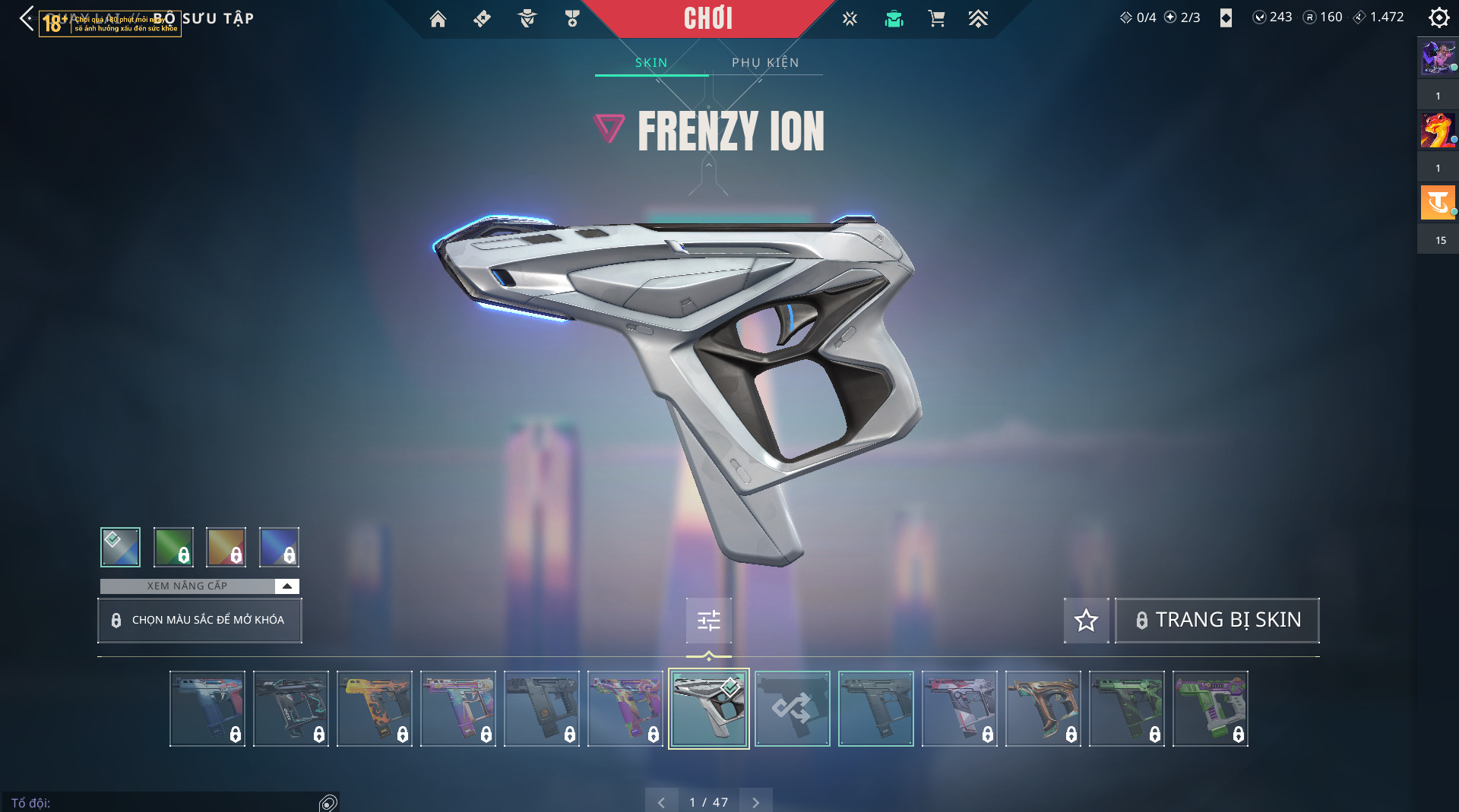This screenshot has width=1459, height=812.
Task: Switch to the PHỤ KIỆN tab
Action: point(765,62)
